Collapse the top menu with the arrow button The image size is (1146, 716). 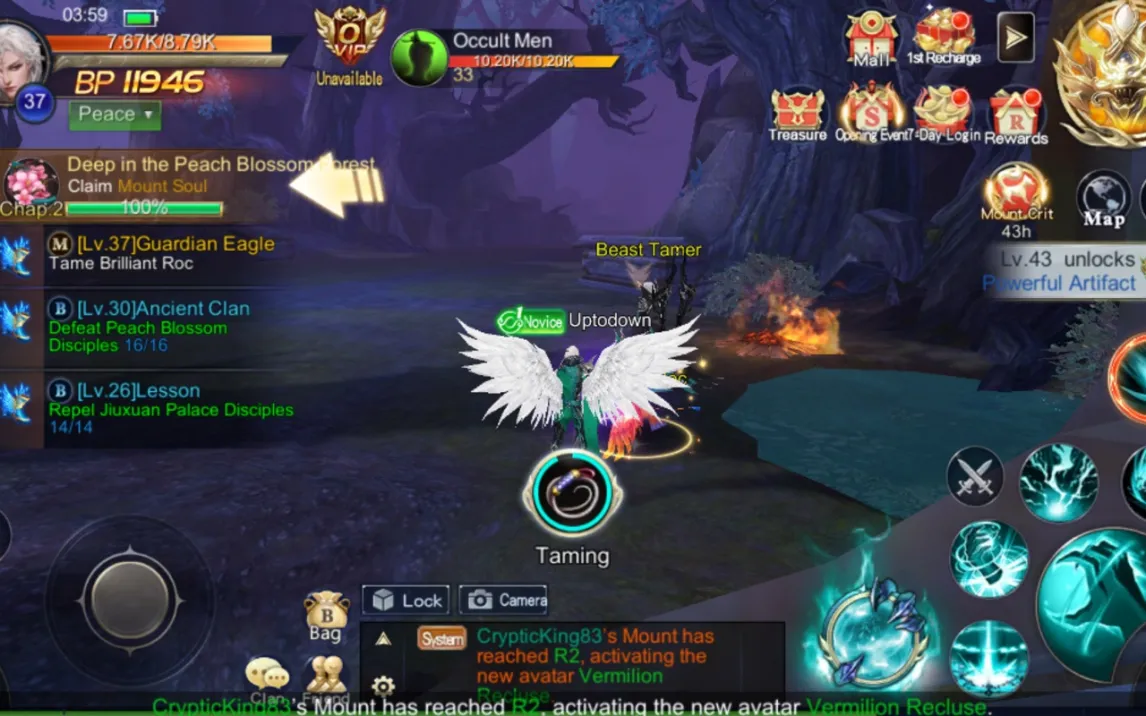click(x=1015, y=38)
